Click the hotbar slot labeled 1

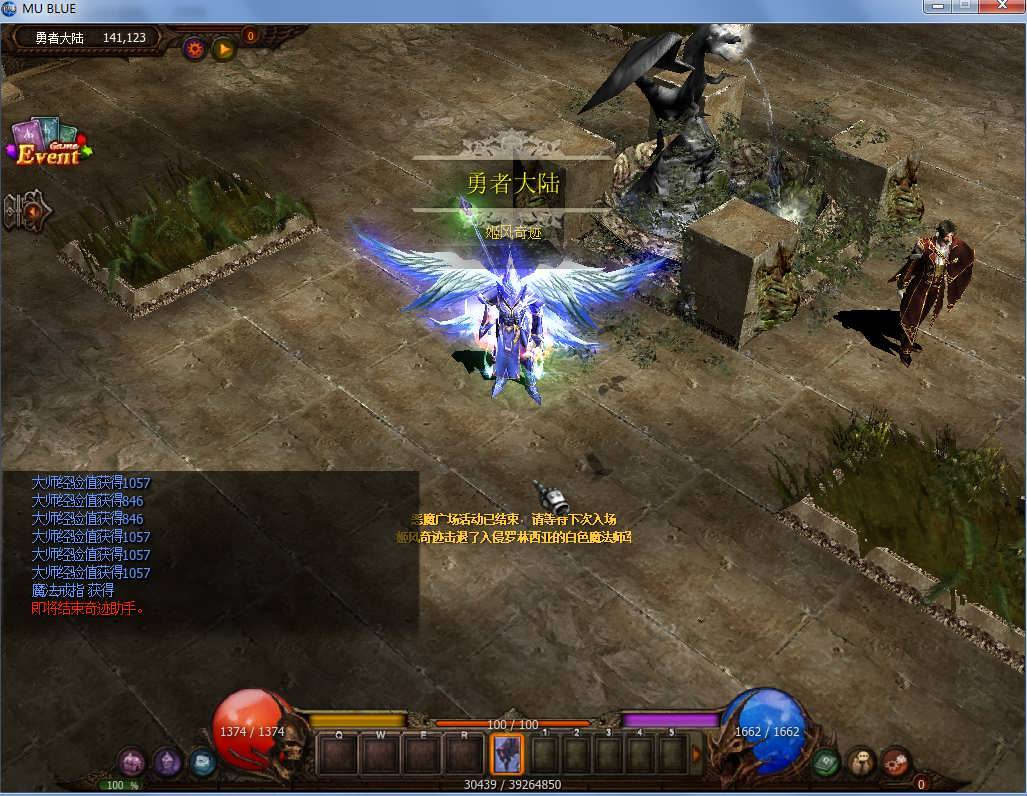click(x=545, y=753)
